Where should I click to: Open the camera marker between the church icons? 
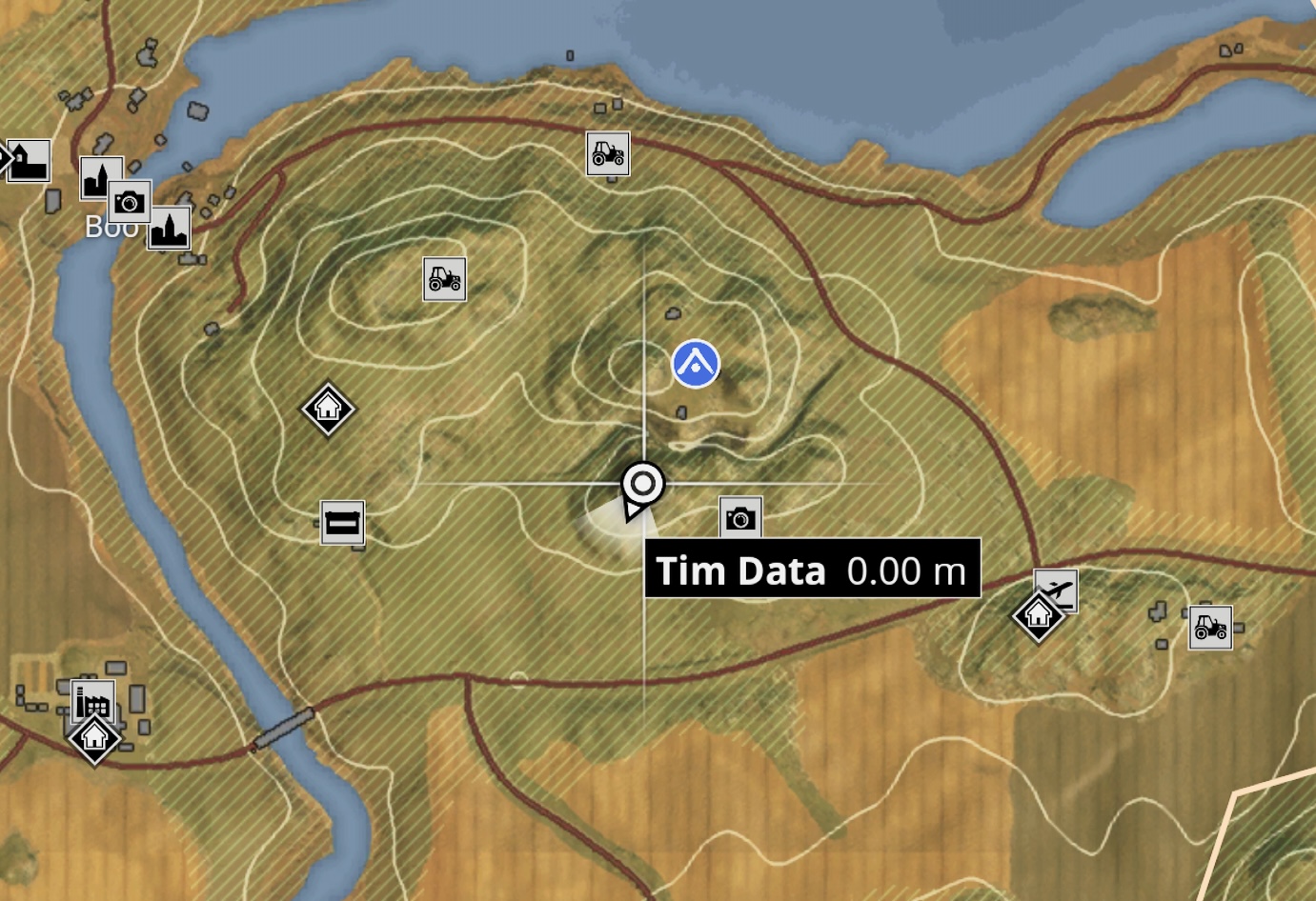pyautogui.click(x=130, y=202)
